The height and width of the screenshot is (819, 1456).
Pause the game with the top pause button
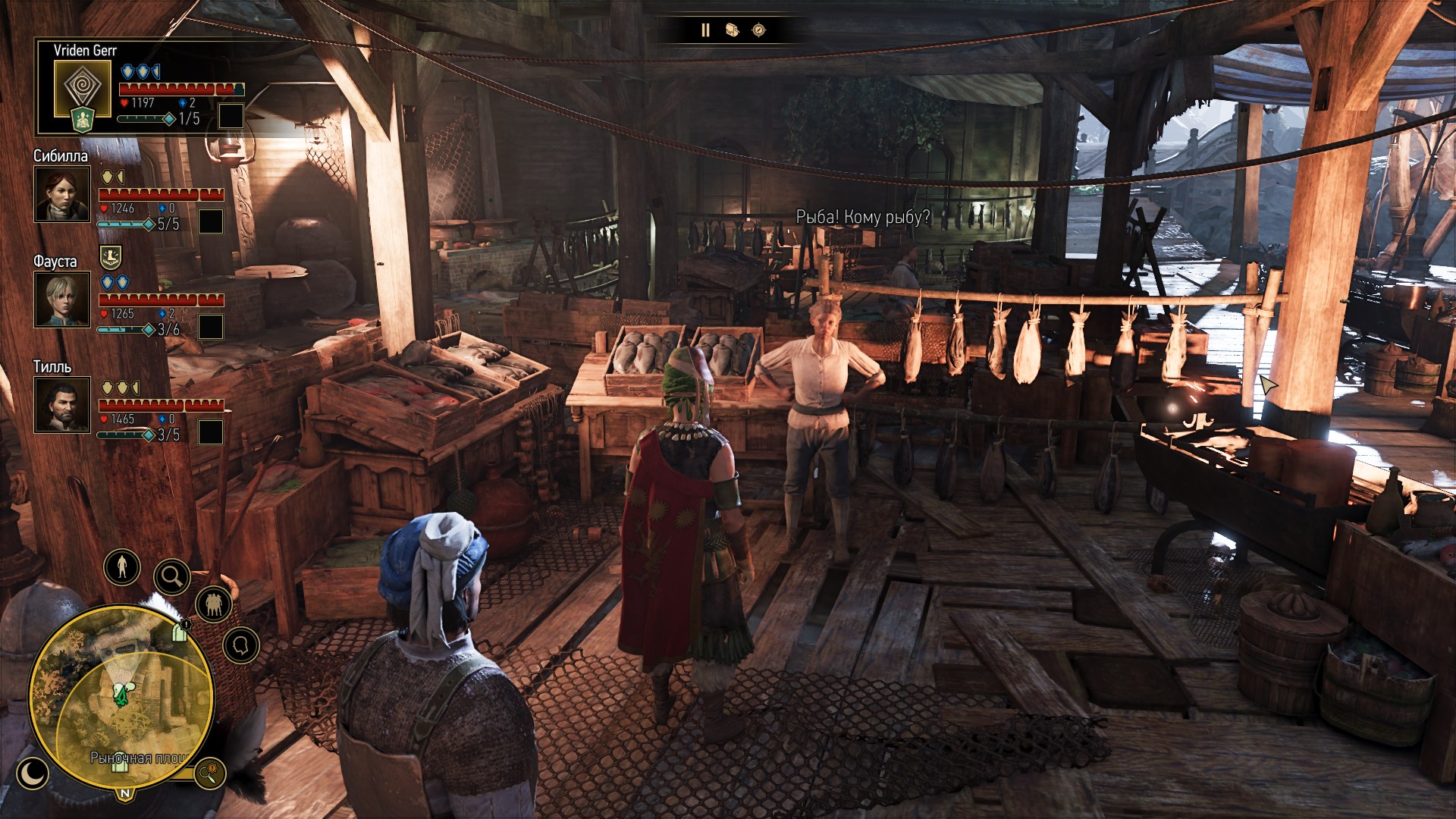coord(705,30)
